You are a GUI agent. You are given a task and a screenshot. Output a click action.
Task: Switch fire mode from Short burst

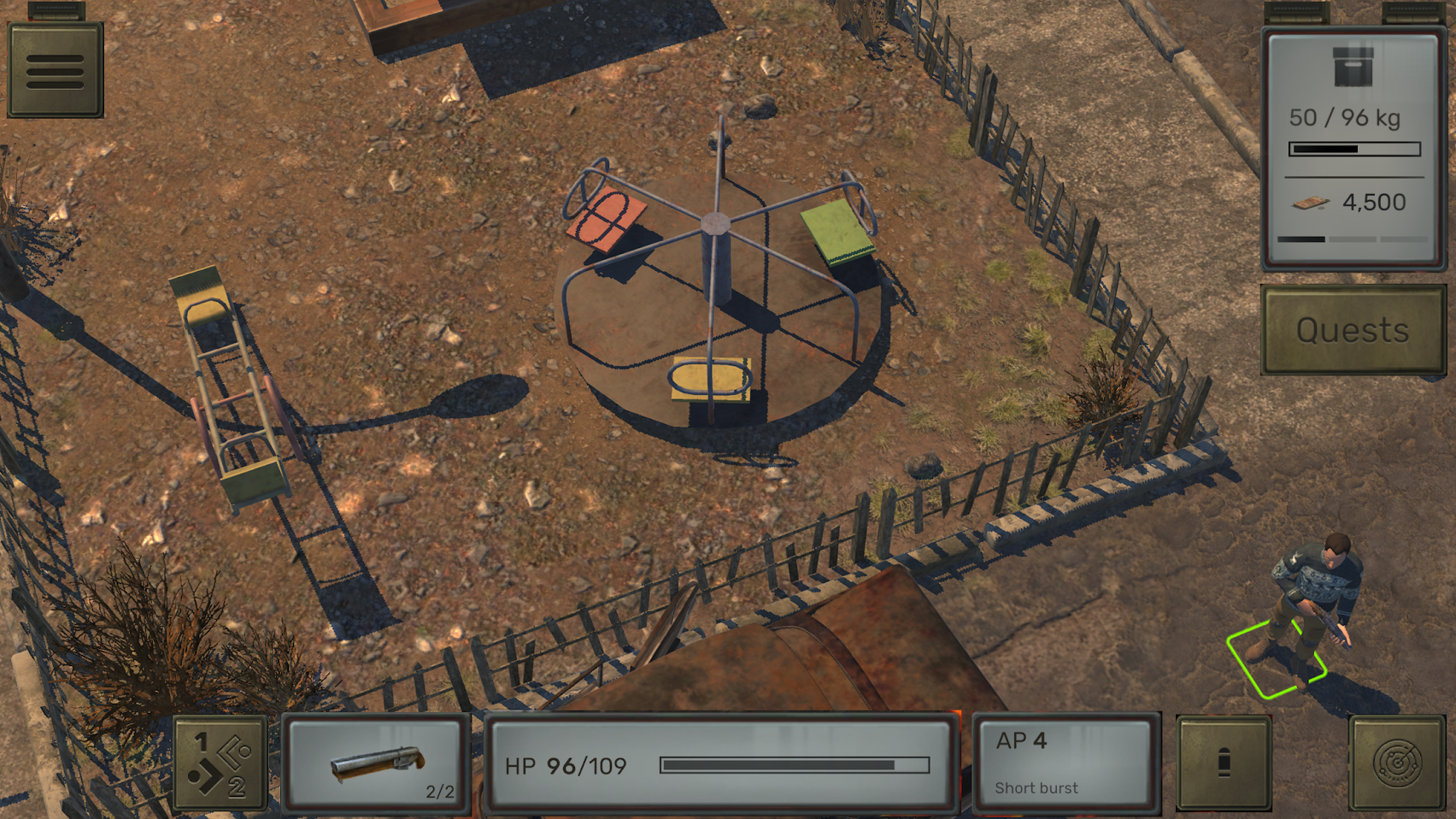(x=1066, y=763)
